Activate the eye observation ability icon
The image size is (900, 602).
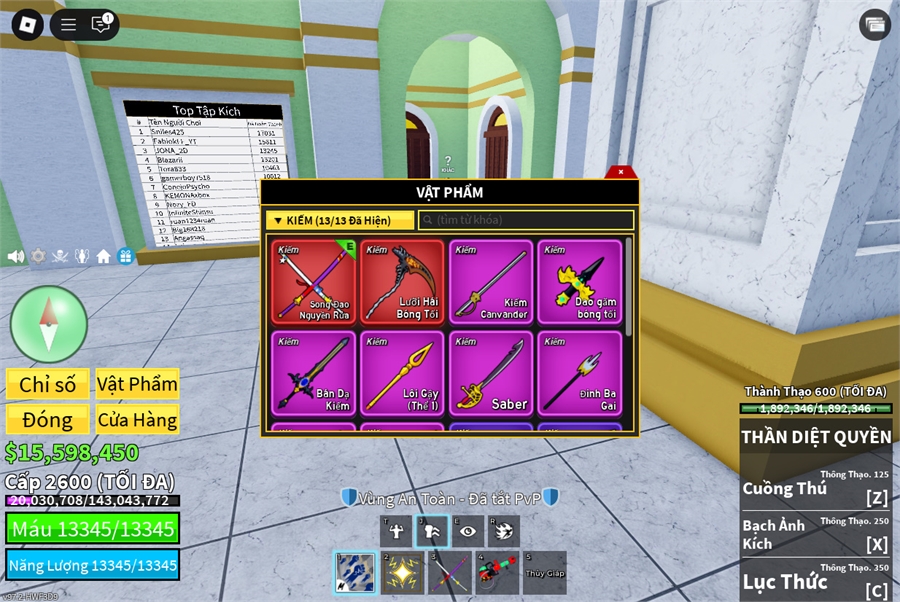coord(467,532)
